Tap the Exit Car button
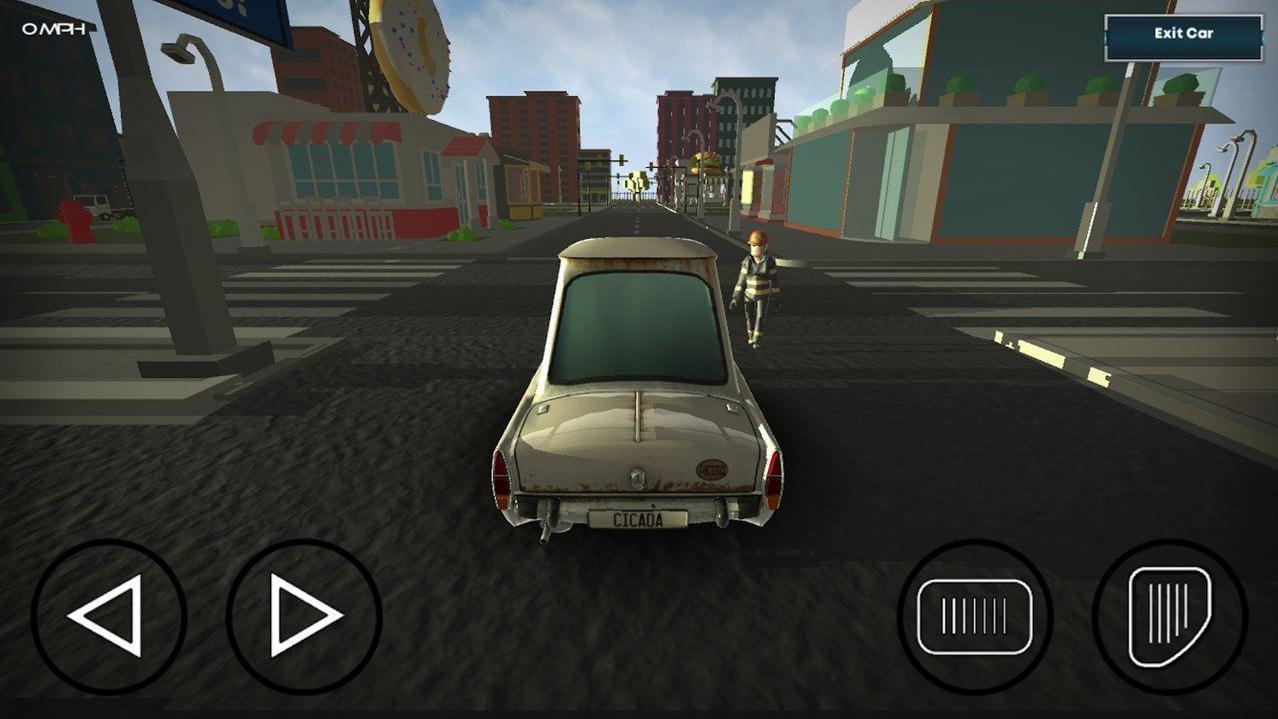Viewport: 1278px width, 719px height. [x=1183, y=35]
